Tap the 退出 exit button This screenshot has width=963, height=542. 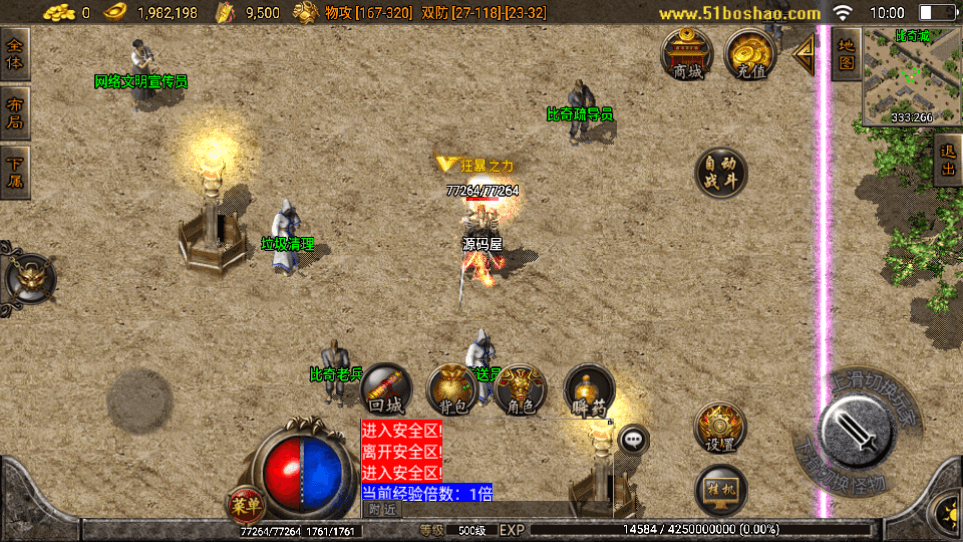tap(947, 161)
